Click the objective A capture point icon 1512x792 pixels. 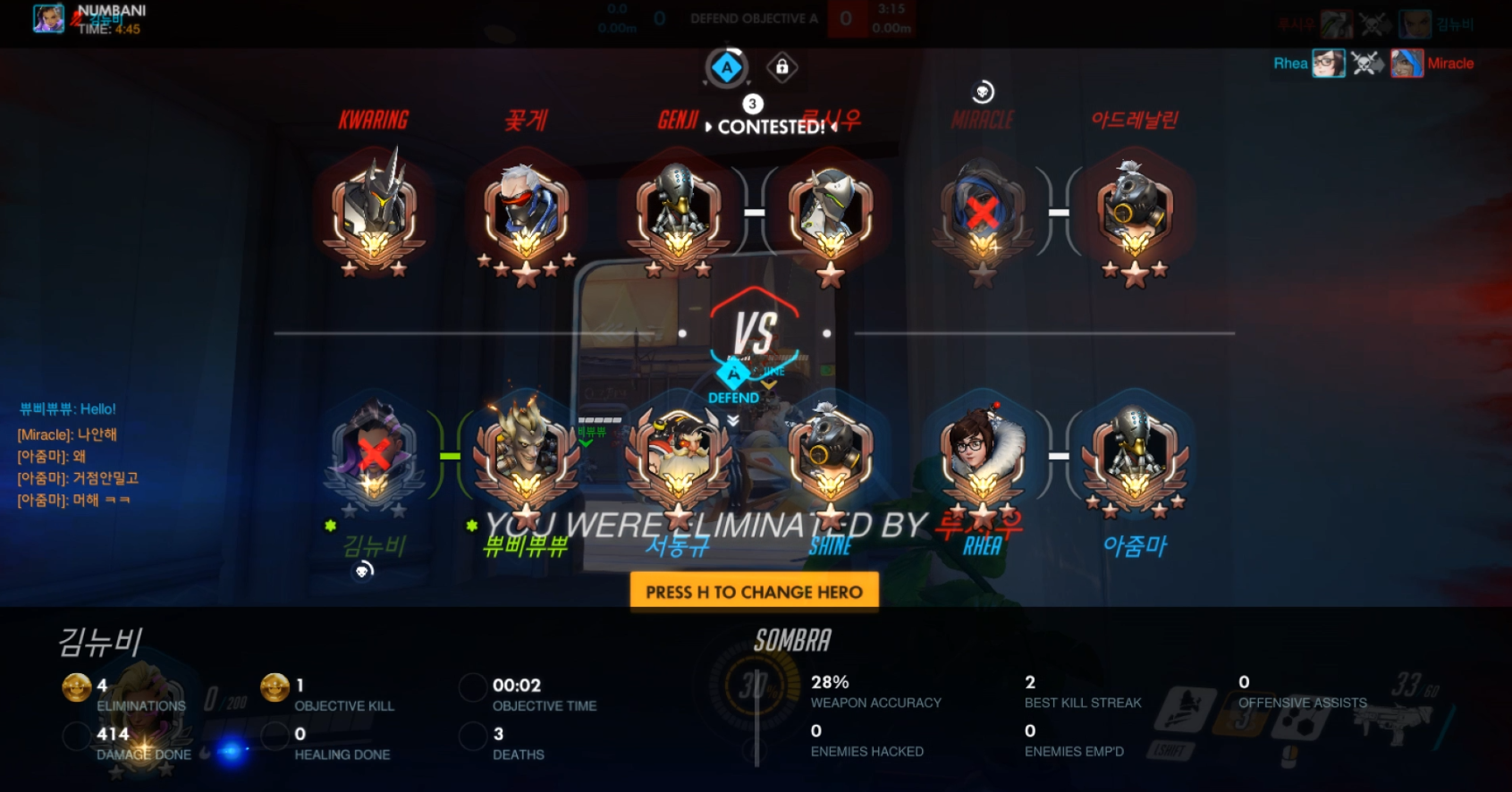tap(727, 67)
